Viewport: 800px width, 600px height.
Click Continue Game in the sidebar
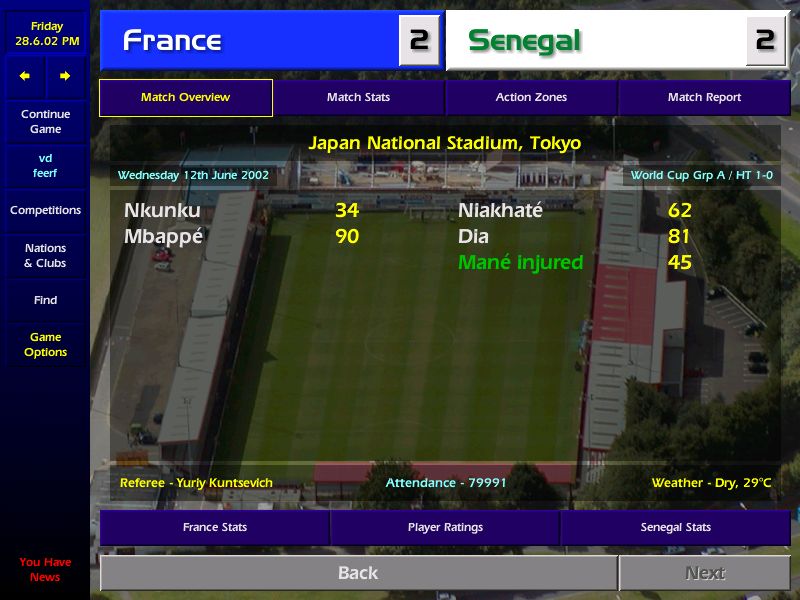point(45,122)
